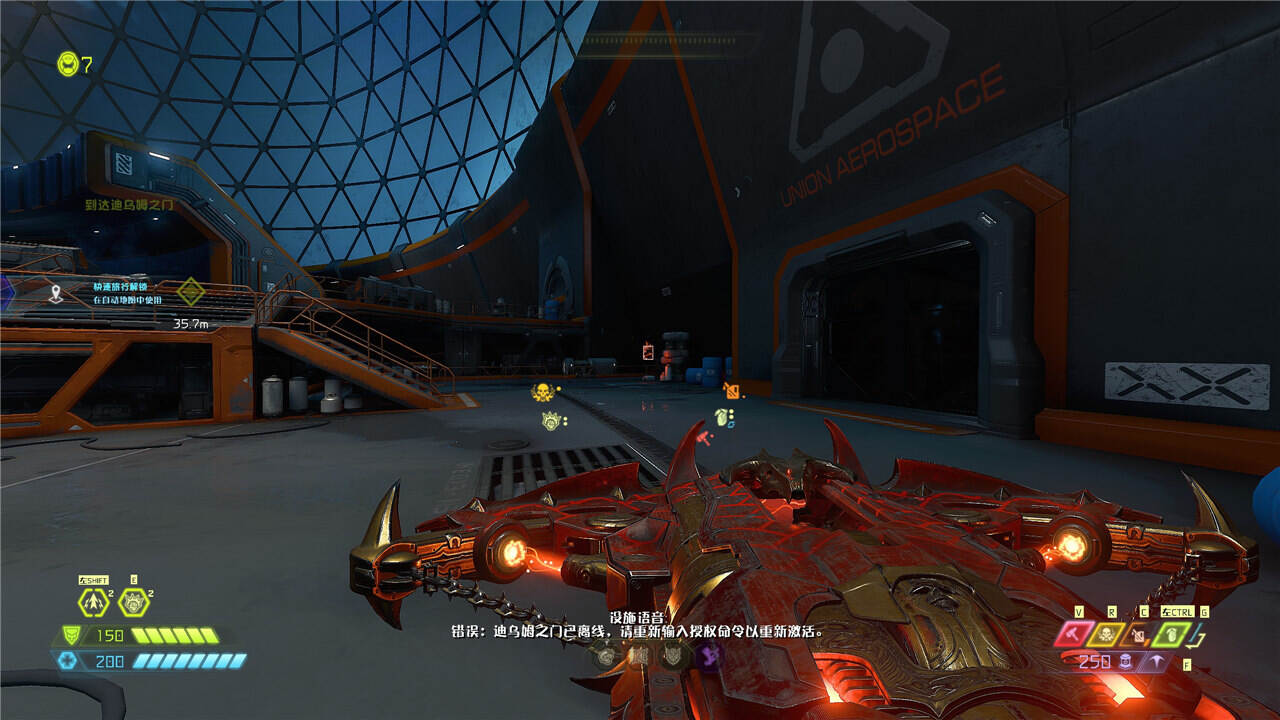The height and width of the screenshot is (720, 1280).
Task: Click the blue health cross icon
Action: [67, 660]
